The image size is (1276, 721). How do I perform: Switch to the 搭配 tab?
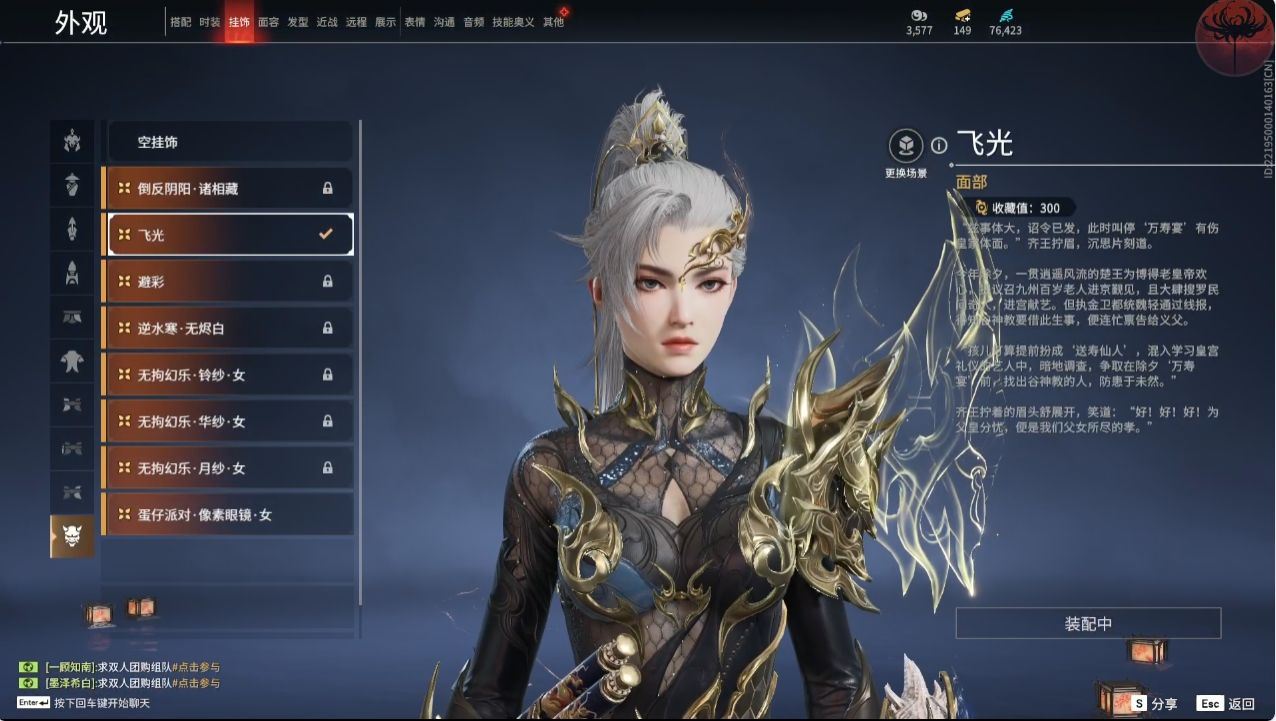click(181, 22)
